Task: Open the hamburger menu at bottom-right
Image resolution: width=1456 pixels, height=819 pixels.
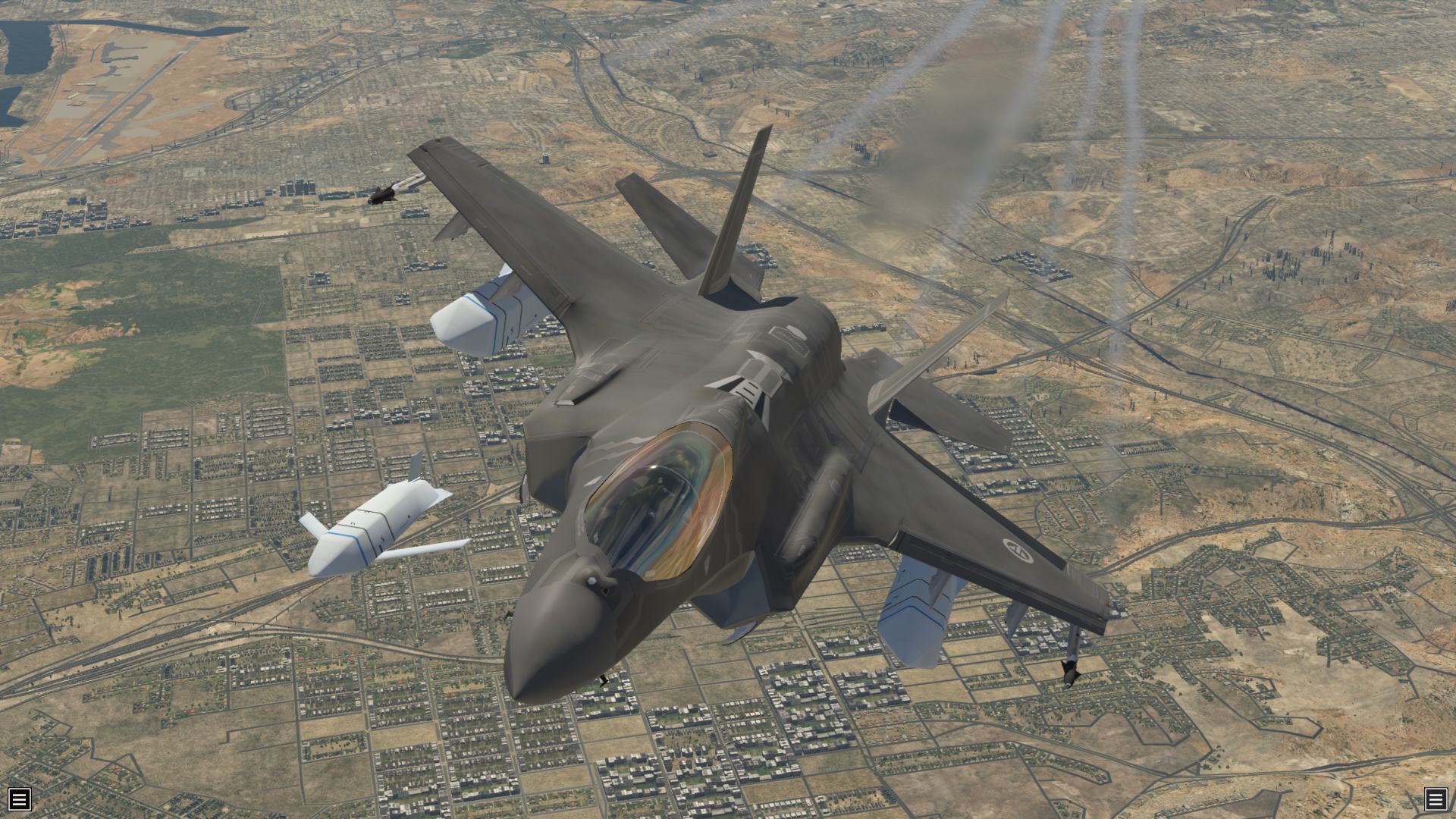Action: pos(1436,799)
